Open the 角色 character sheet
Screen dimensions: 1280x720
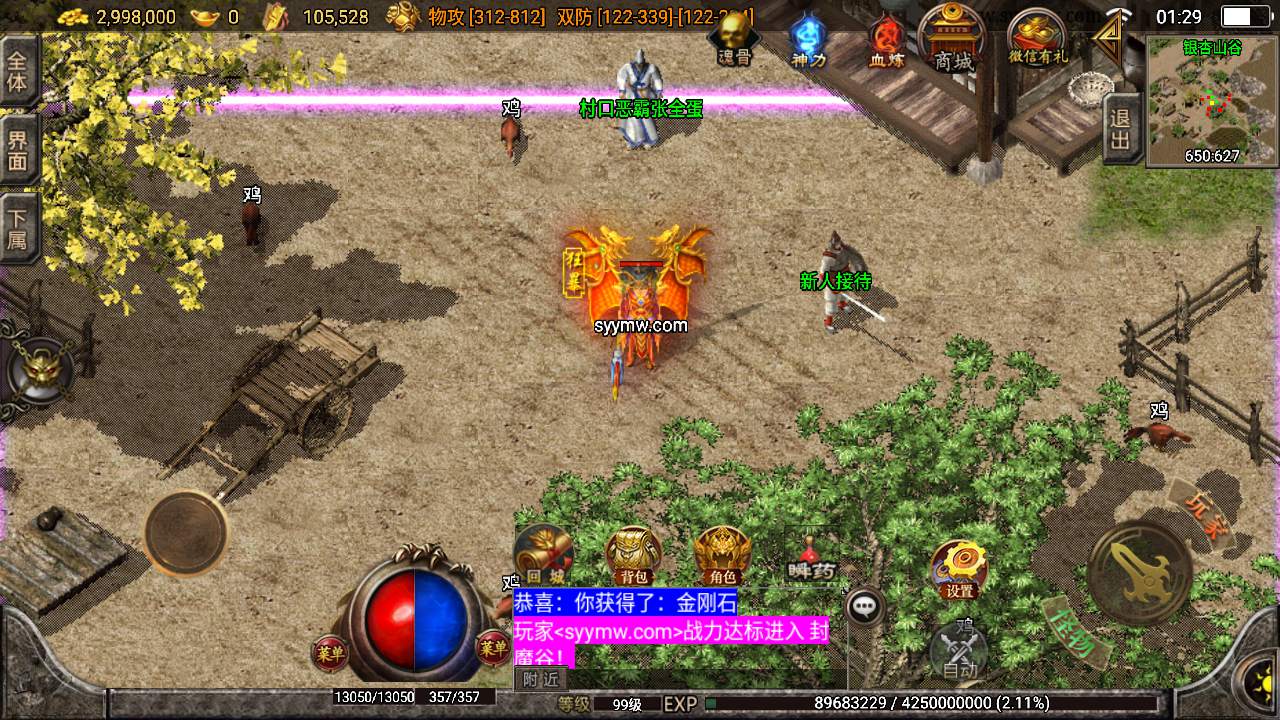coord(722,555)
